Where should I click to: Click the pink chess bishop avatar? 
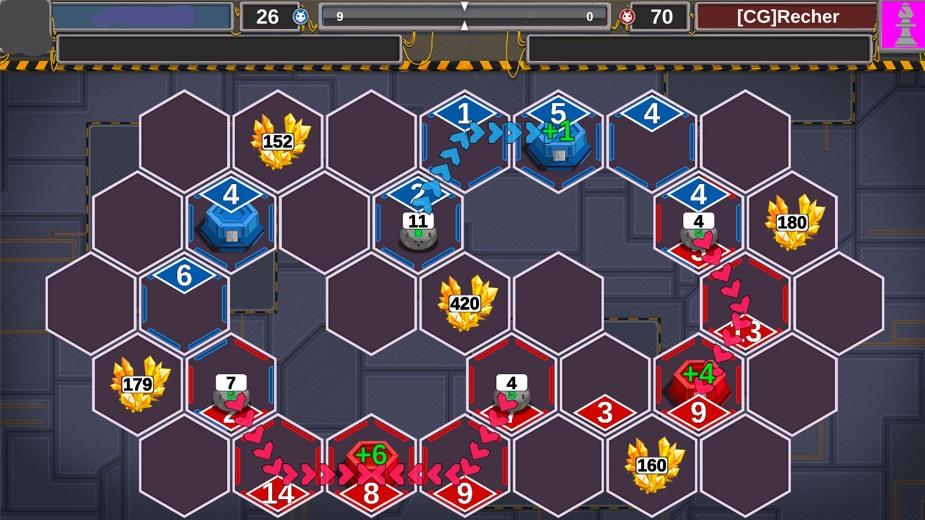coord(902,24)
